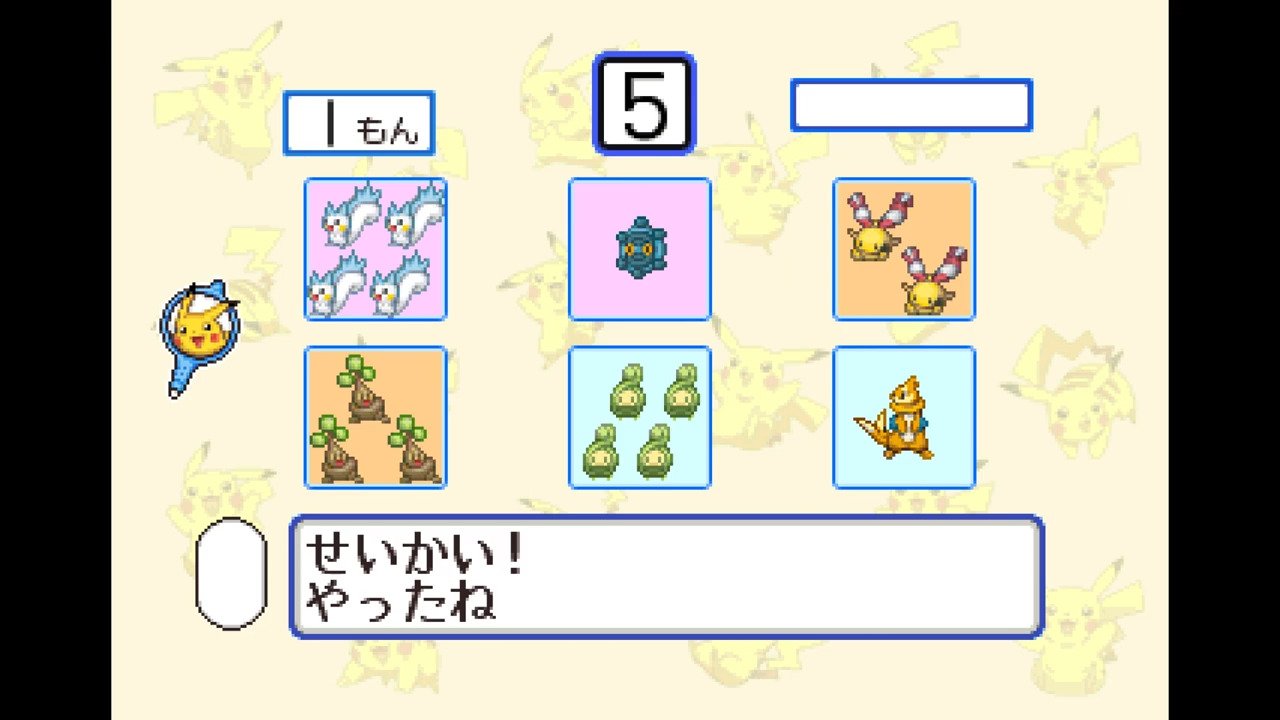This screenshot has height=720, width=1280.
Task: Choose the single Bronzor card
Action: coord(640,249)
